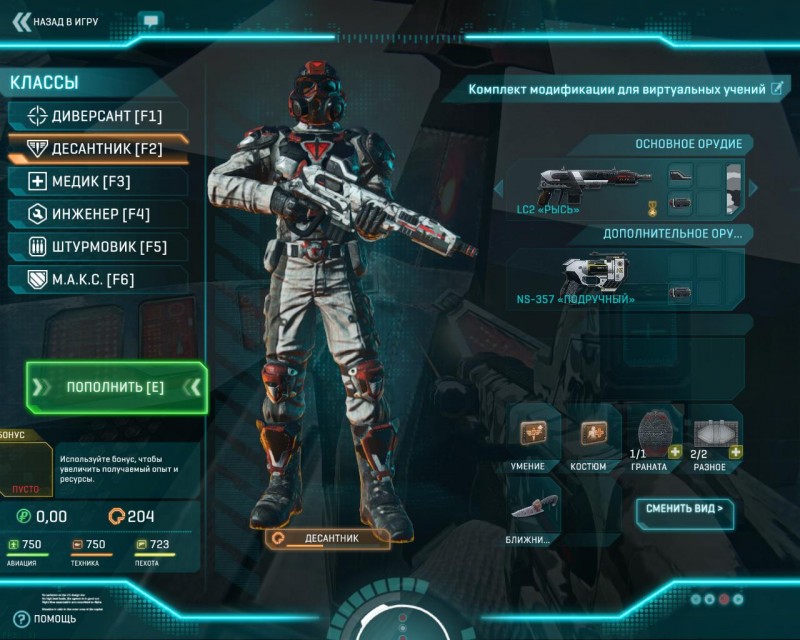Select the Диверсант class
Viewport: 800px width, 640px height.
pos(96,116)
